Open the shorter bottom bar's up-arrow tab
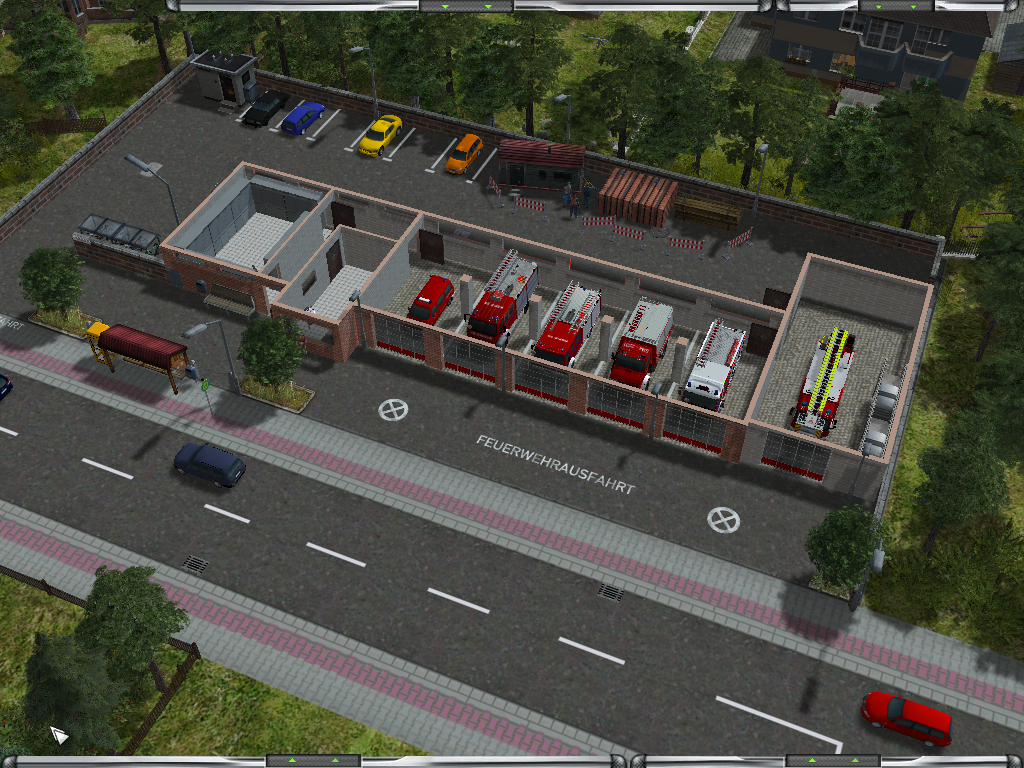This screenshot has height=768, width=1024. (x=833, y=761)
